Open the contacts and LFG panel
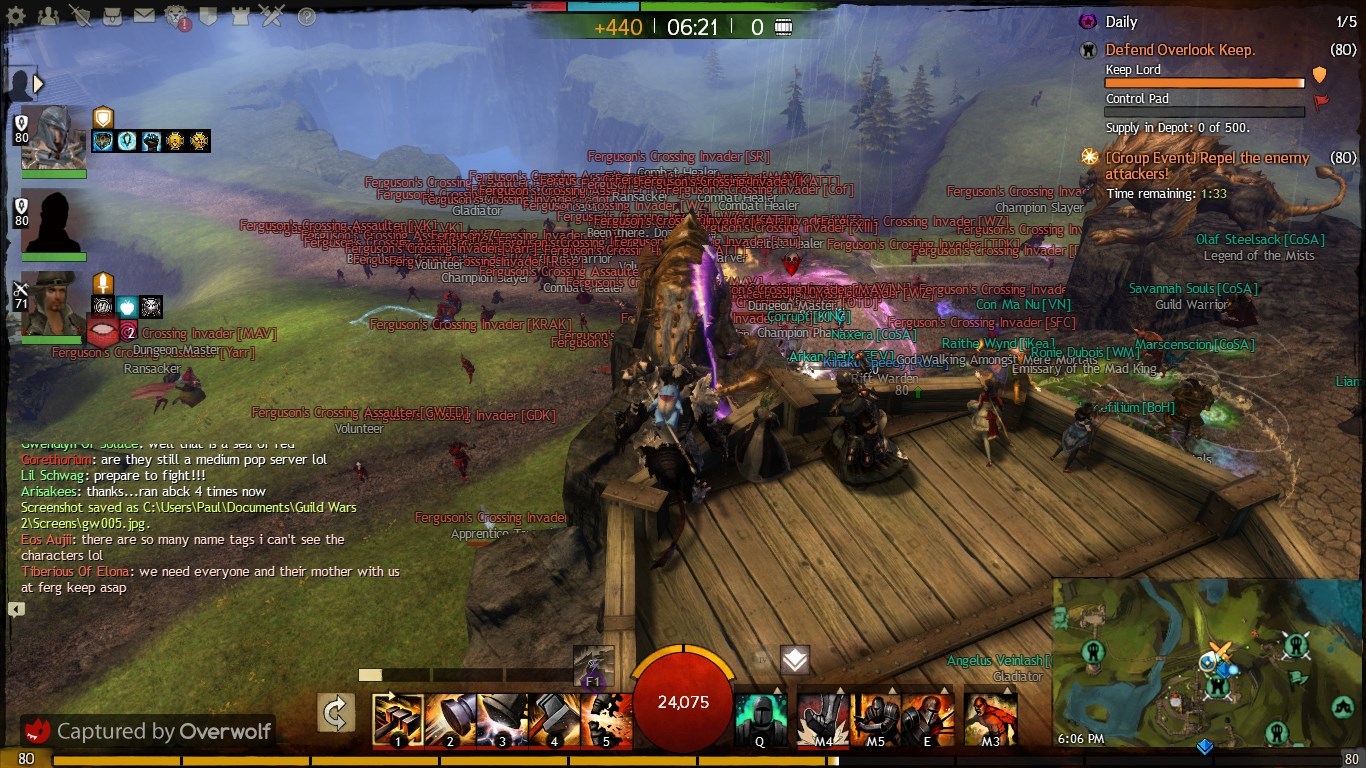Screen dimensions: 1366x768 pos(47,16)
